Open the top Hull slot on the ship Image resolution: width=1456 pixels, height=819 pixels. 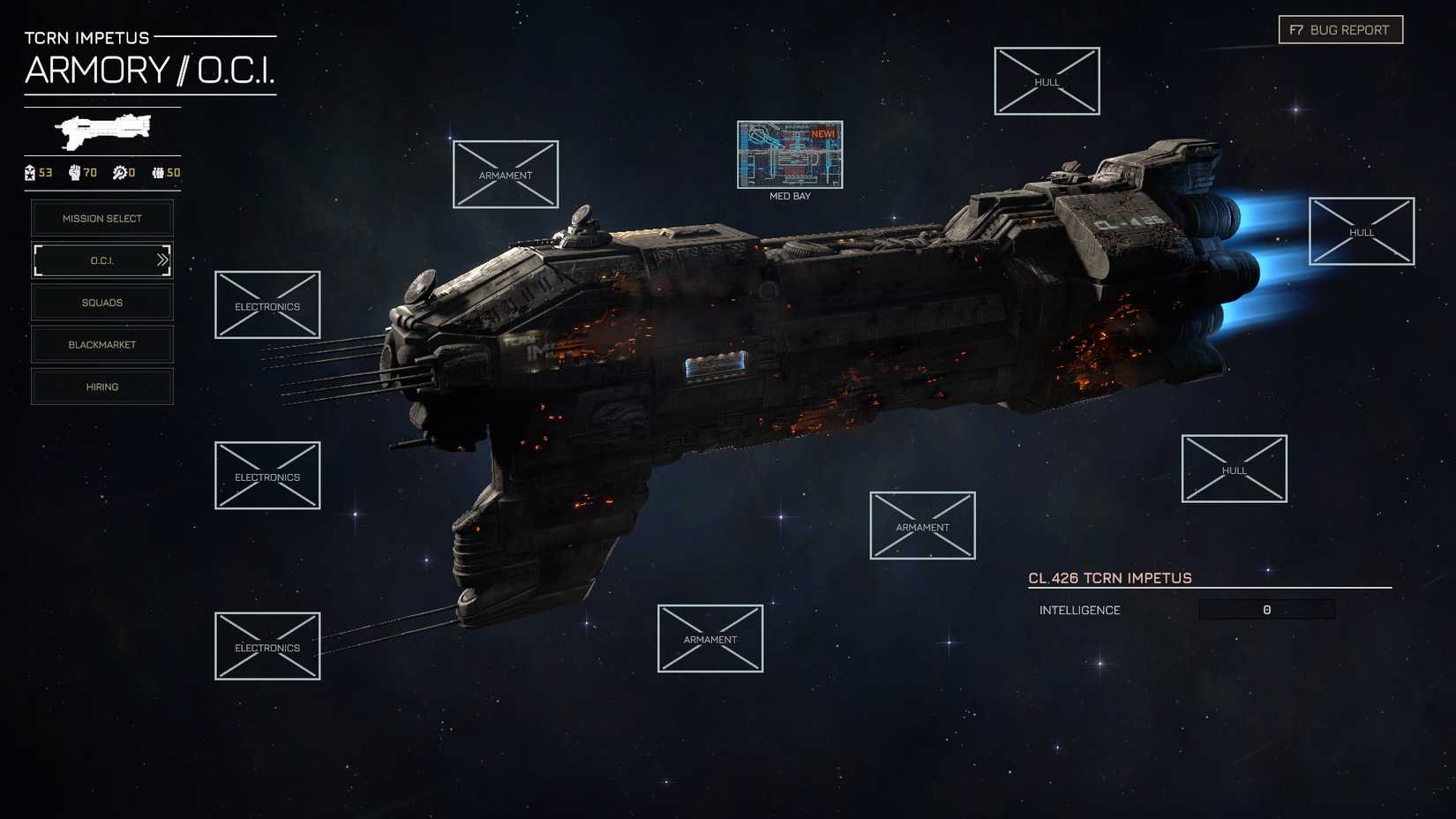click(x=1047, y=81)
